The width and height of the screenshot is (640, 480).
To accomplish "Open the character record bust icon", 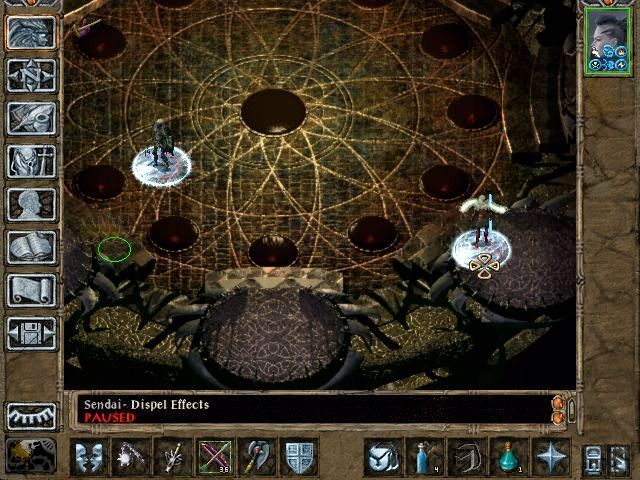I will point(32,204).
